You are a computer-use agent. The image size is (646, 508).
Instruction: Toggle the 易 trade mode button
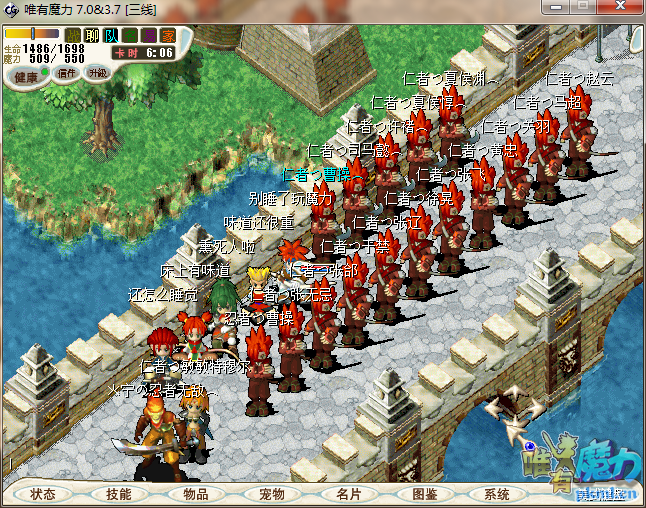pyautogui.click(x=149, y=35)
